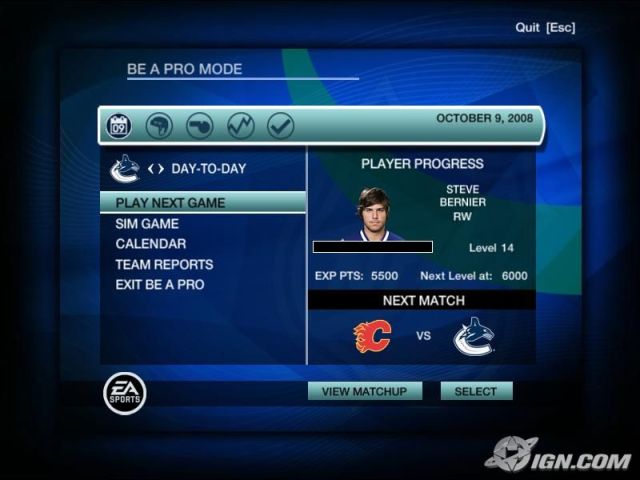Switch to the calendar 09 tab
Viewport: 640px width, 480px height.
119,126
